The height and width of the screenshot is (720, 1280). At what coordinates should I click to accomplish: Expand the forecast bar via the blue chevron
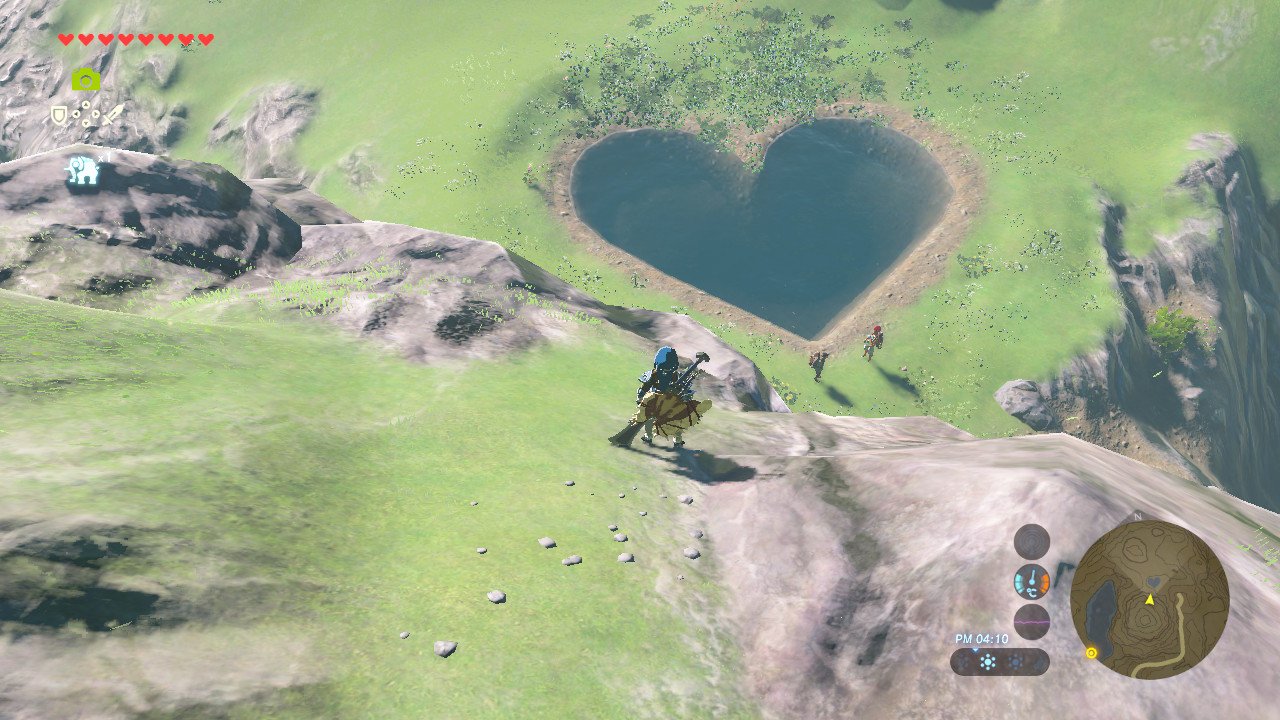[x=975, y=650]
